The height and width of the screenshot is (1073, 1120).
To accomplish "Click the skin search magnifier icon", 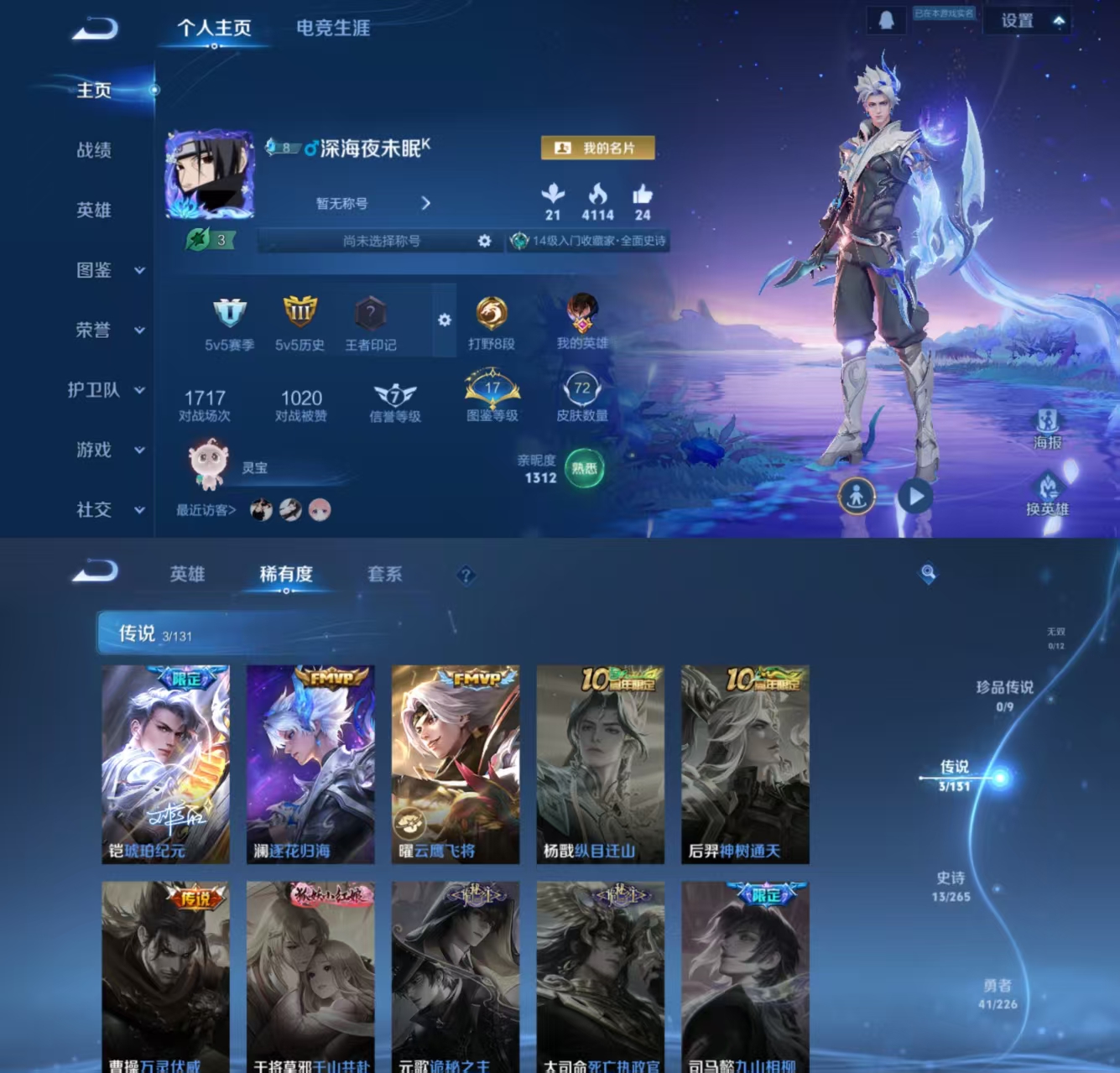I will (928, 573).
